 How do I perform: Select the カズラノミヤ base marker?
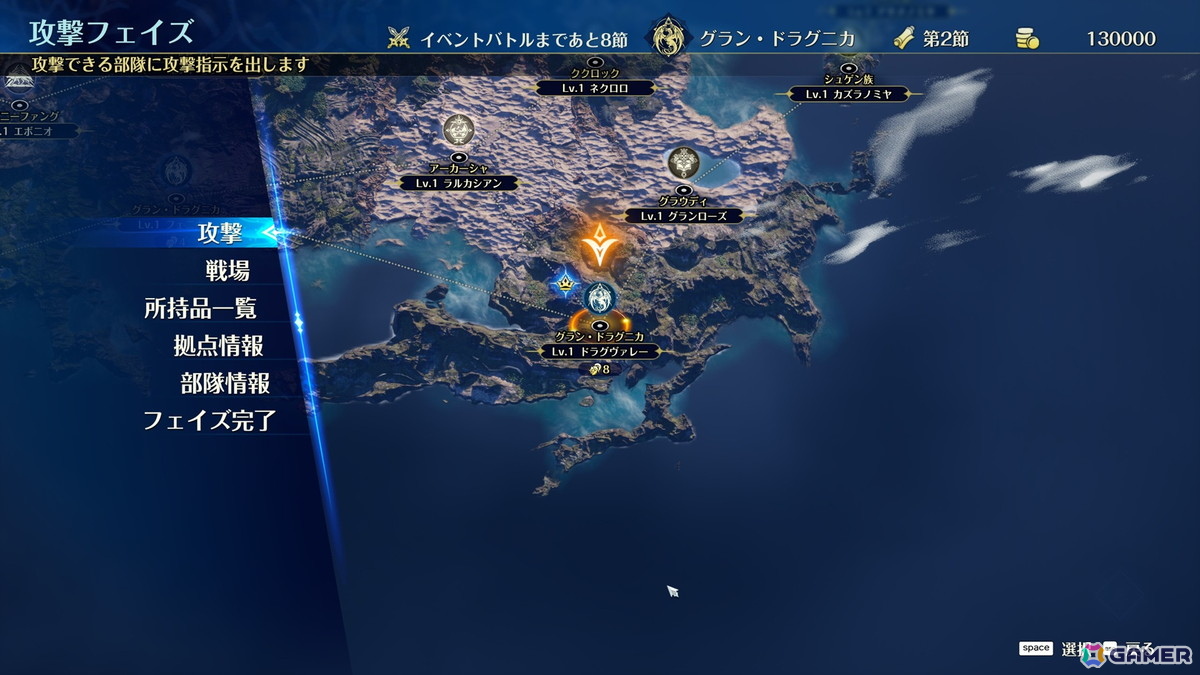tap(848, 94)
